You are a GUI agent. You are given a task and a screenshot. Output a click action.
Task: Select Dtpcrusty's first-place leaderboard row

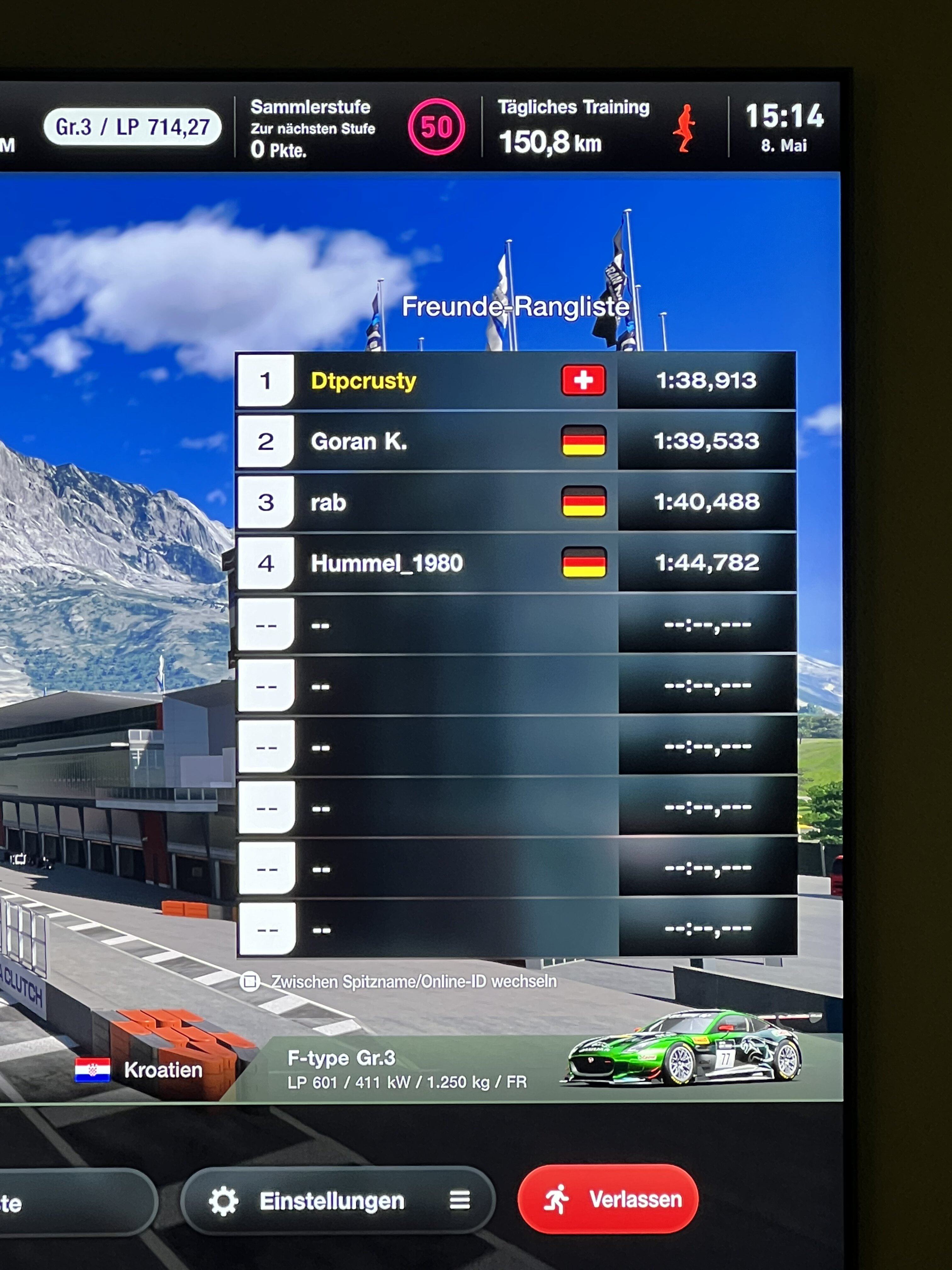coord(515,381)
